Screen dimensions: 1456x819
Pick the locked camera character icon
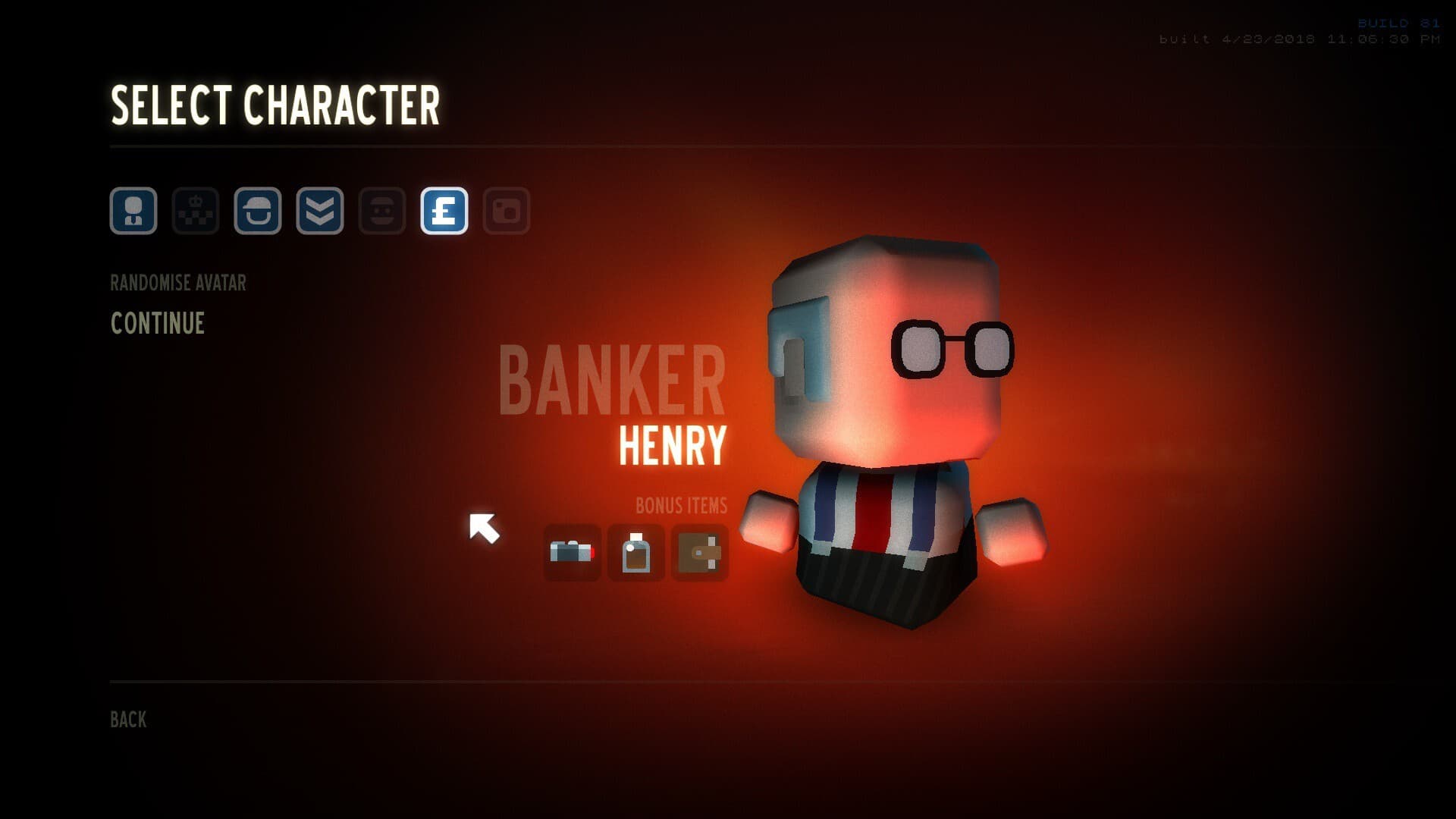pos(507,211)
